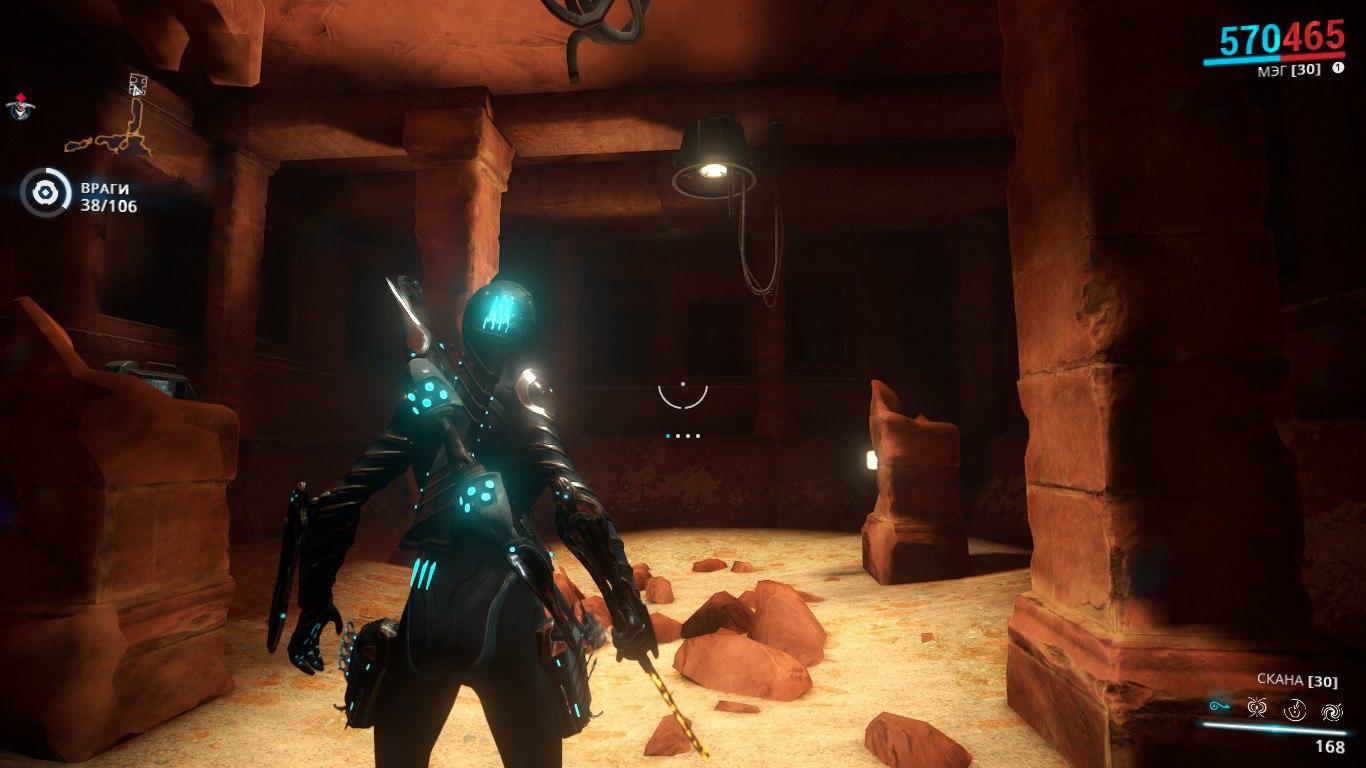Click the enemies objective tracker ring
This screenshot has height=768, width=1366.
pyautogui.click(x=45, y=193)
